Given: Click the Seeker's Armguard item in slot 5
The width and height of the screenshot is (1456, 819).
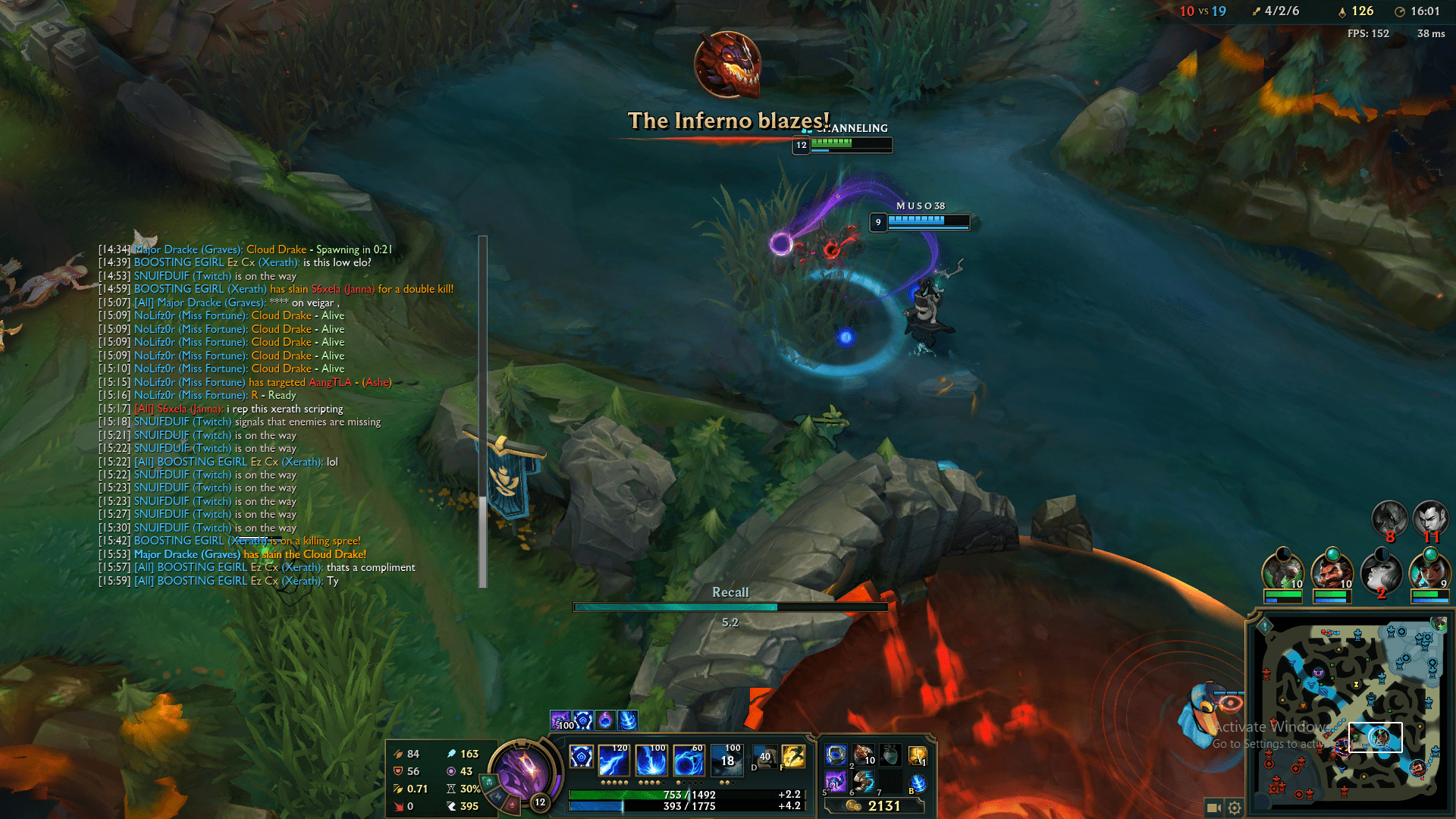Looking at the screenshot, I should [835, 783].
